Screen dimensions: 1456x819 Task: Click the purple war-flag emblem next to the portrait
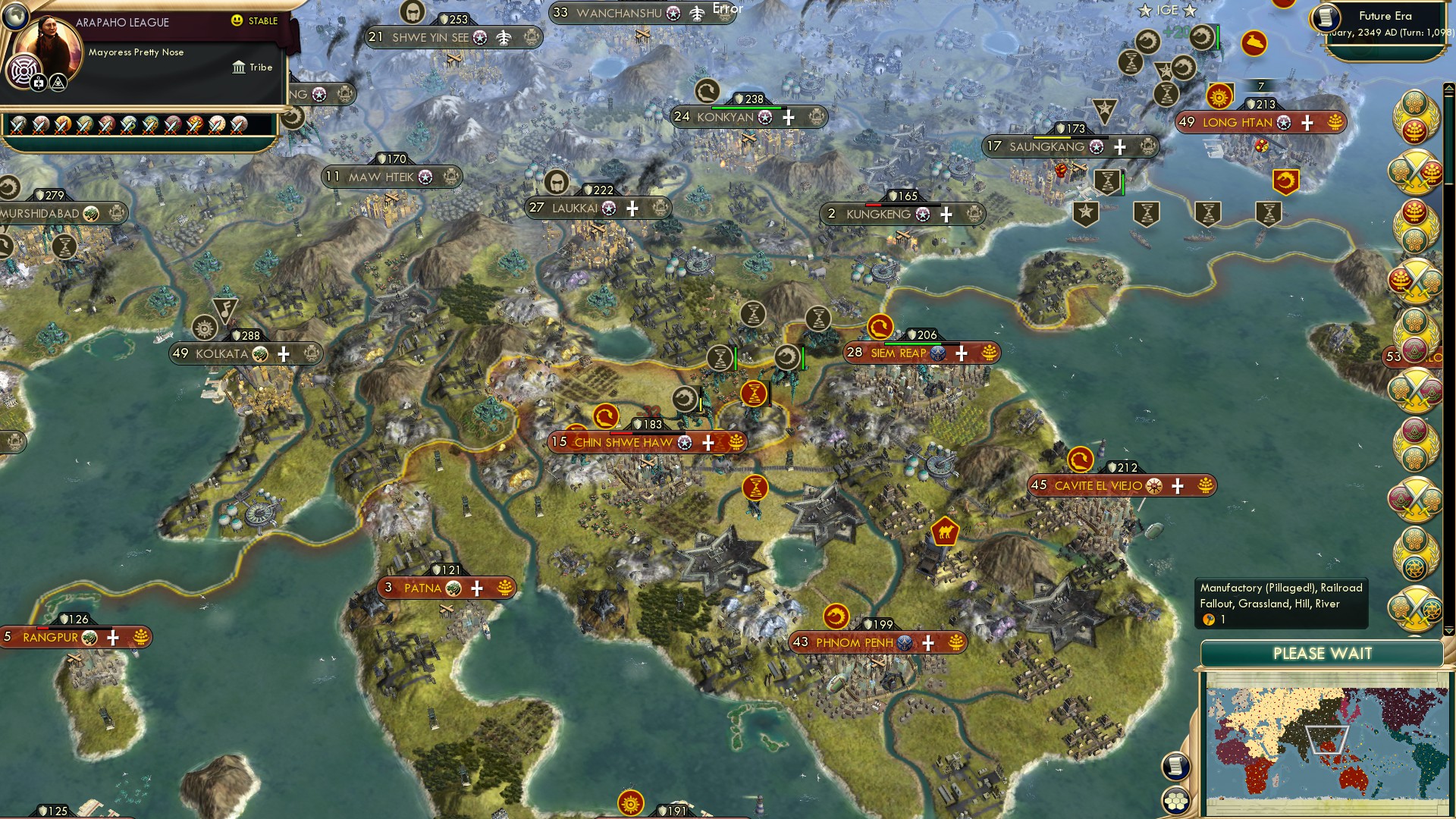click(23, 70)
